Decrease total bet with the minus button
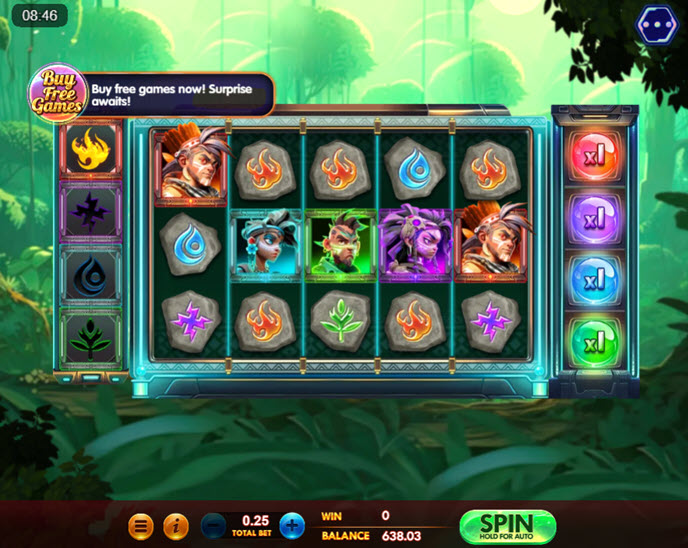The width and height of the screenshot is (688, 548). (214, 525)
